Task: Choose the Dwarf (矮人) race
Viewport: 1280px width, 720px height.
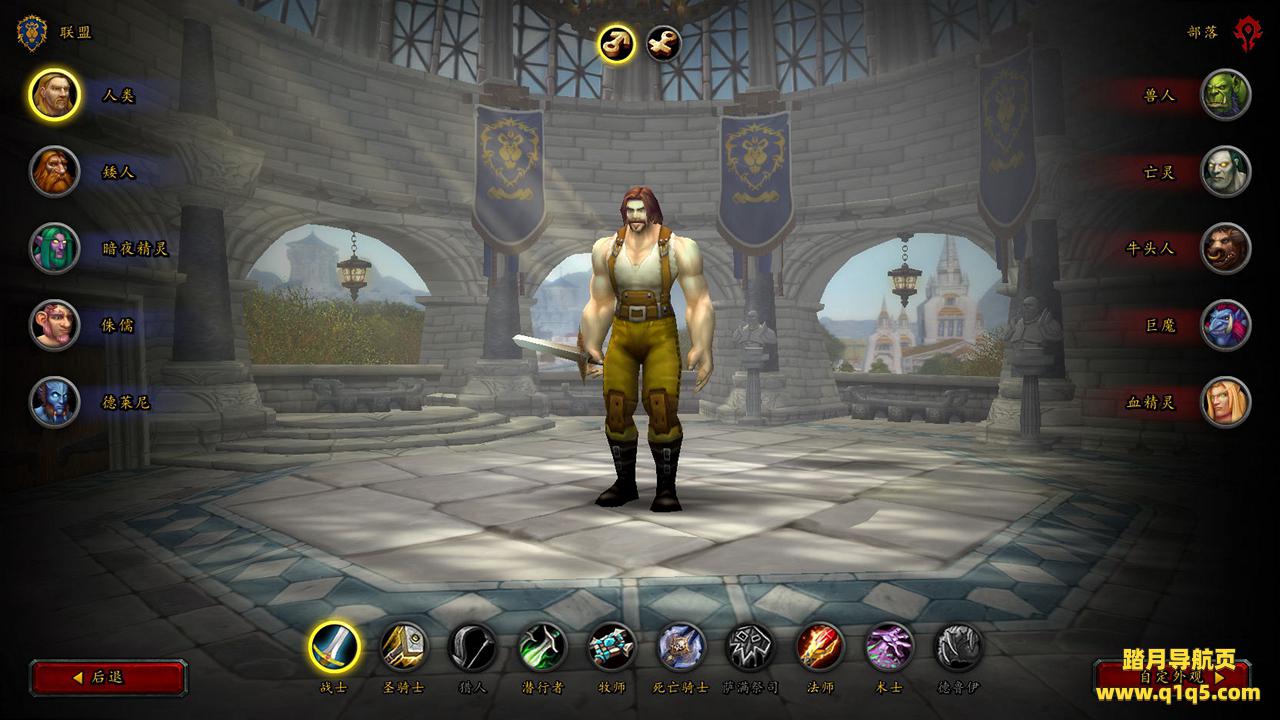Action: click(x=54, y=172)
